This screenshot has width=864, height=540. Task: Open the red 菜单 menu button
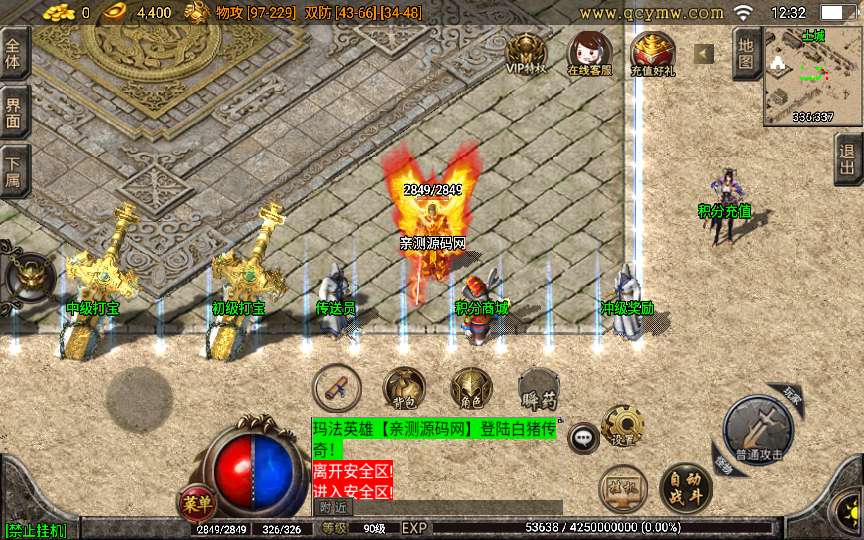[196, 502]
